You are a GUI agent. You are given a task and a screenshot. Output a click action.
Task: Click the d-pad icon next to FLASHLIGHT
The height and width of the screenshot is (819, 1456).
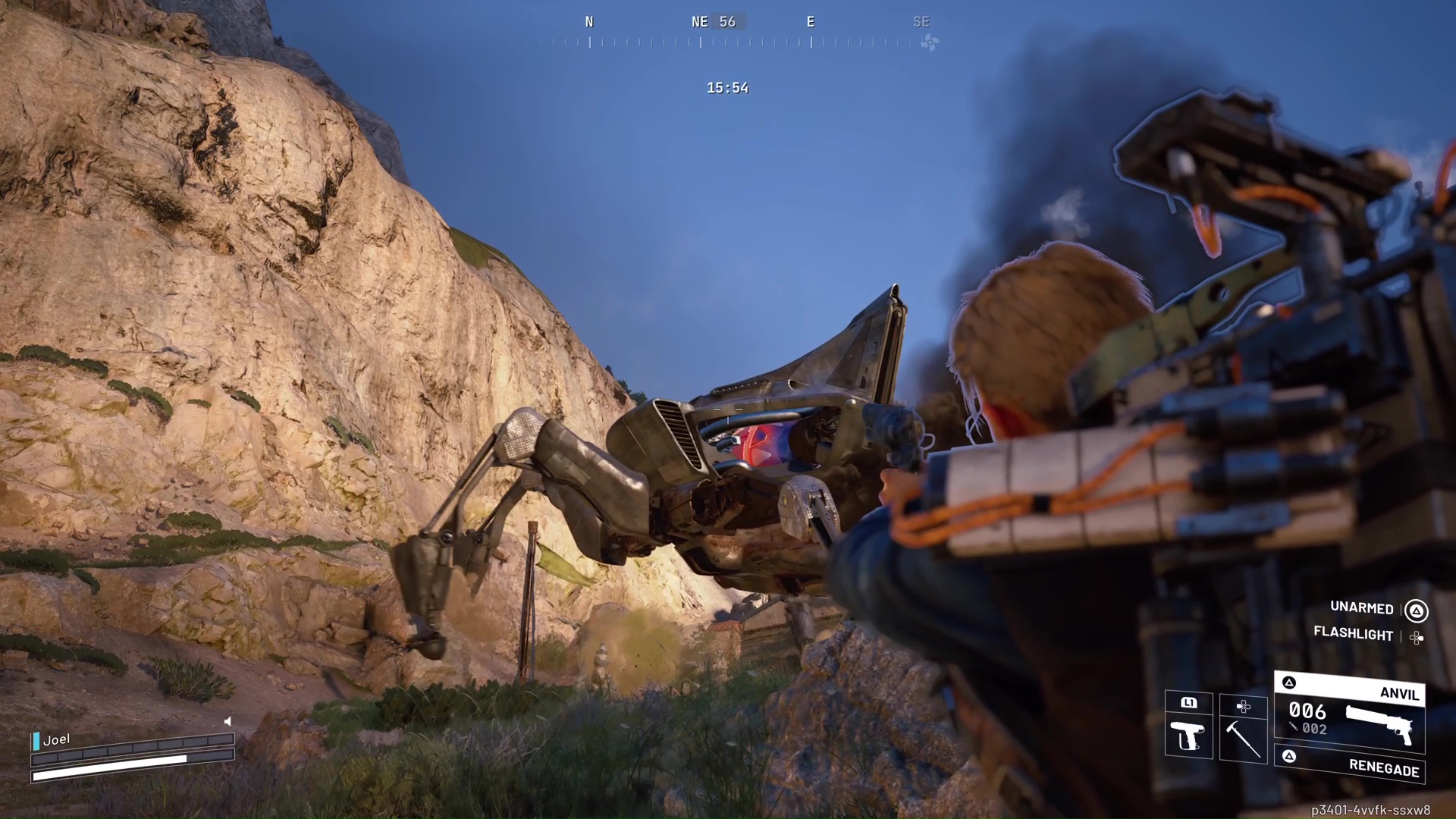pos(1417,637)
